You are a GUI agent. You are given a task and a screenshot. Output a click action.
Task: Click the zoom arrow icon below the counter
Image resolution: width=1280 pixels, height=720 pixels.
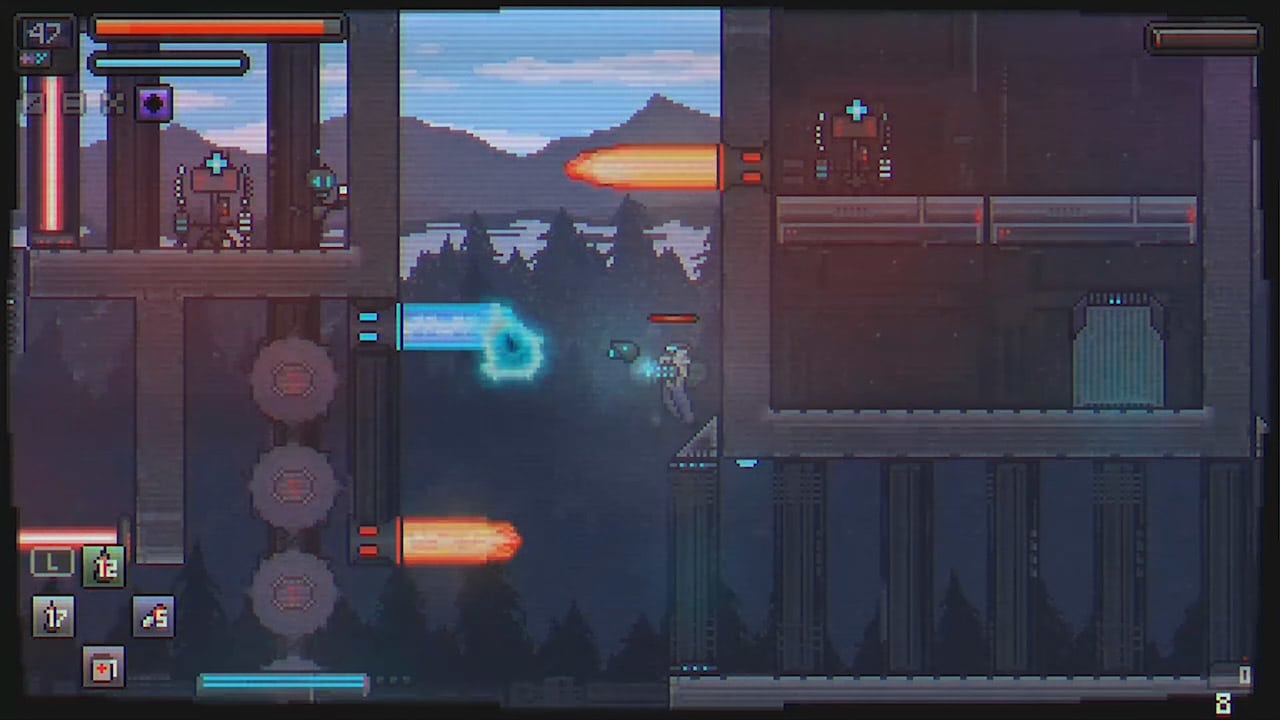[33, 103]
